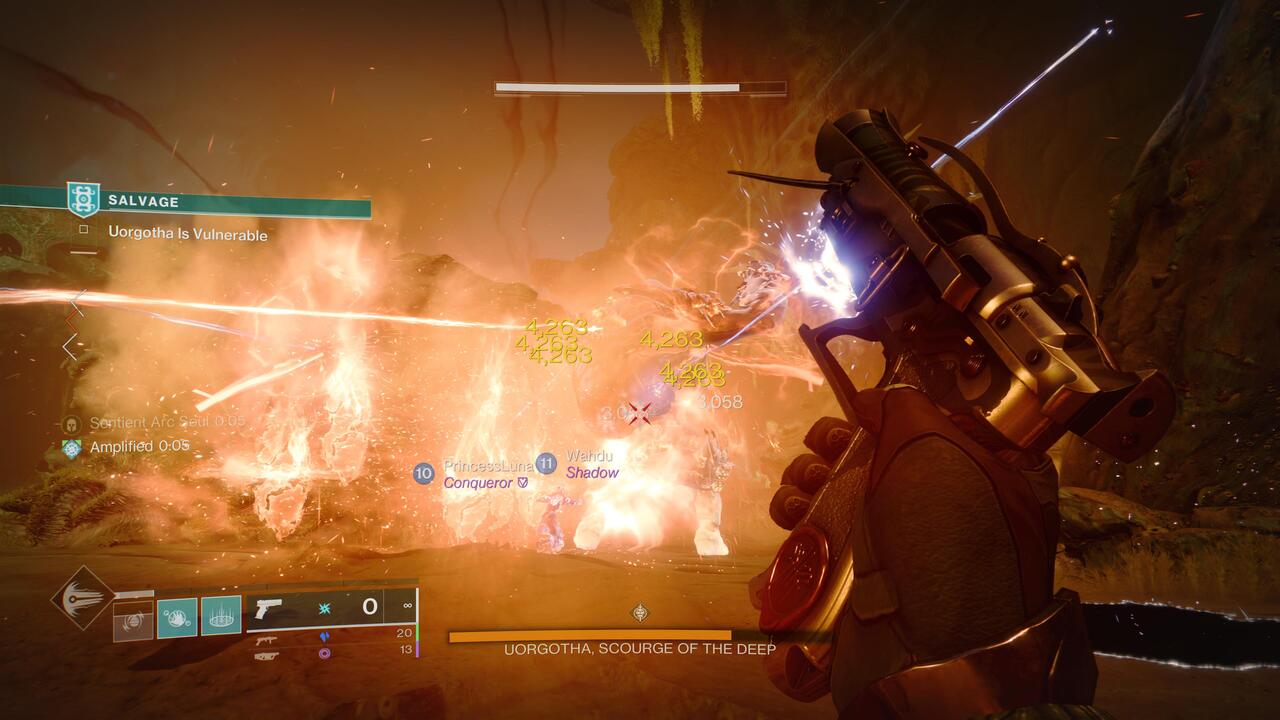Click the UORGOTHA, SCOURGE OF THE DEEP nameplate
The width and height of the screenshot is (1280, 720).
coord(638,648)
